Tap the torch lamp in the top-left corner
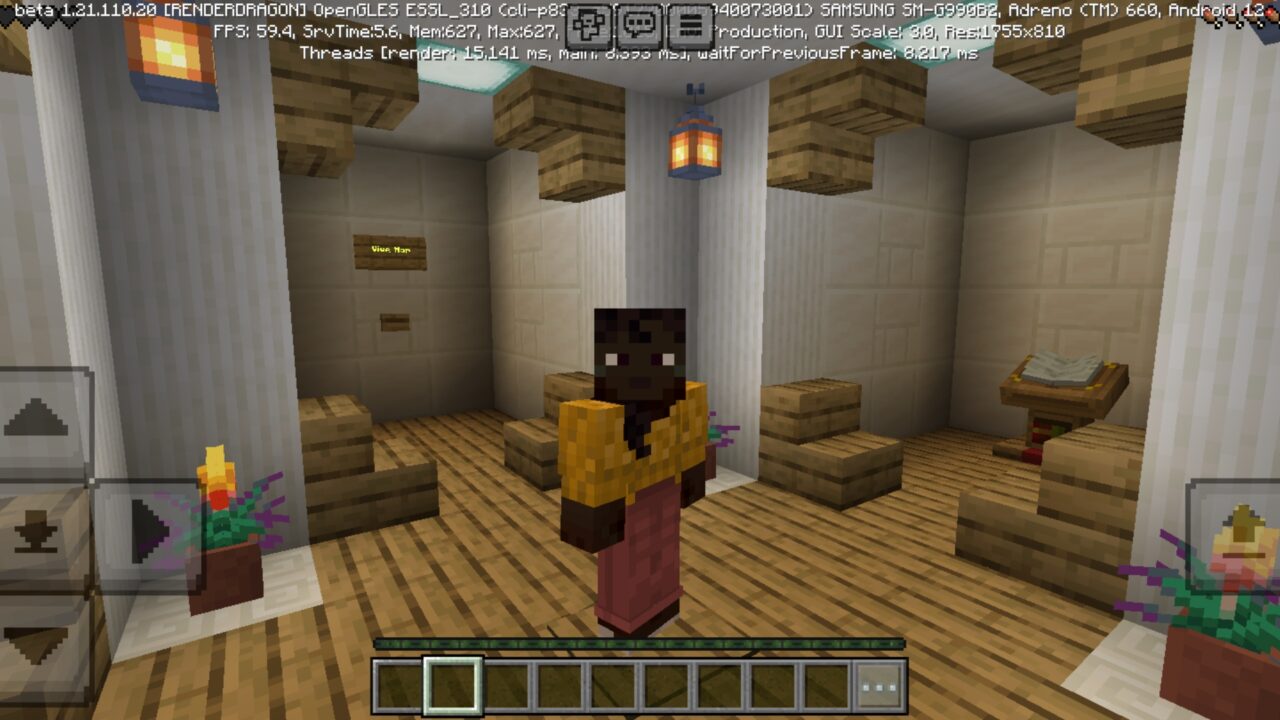This screenshot has height=720, width=1280. [x=170, y=48]
